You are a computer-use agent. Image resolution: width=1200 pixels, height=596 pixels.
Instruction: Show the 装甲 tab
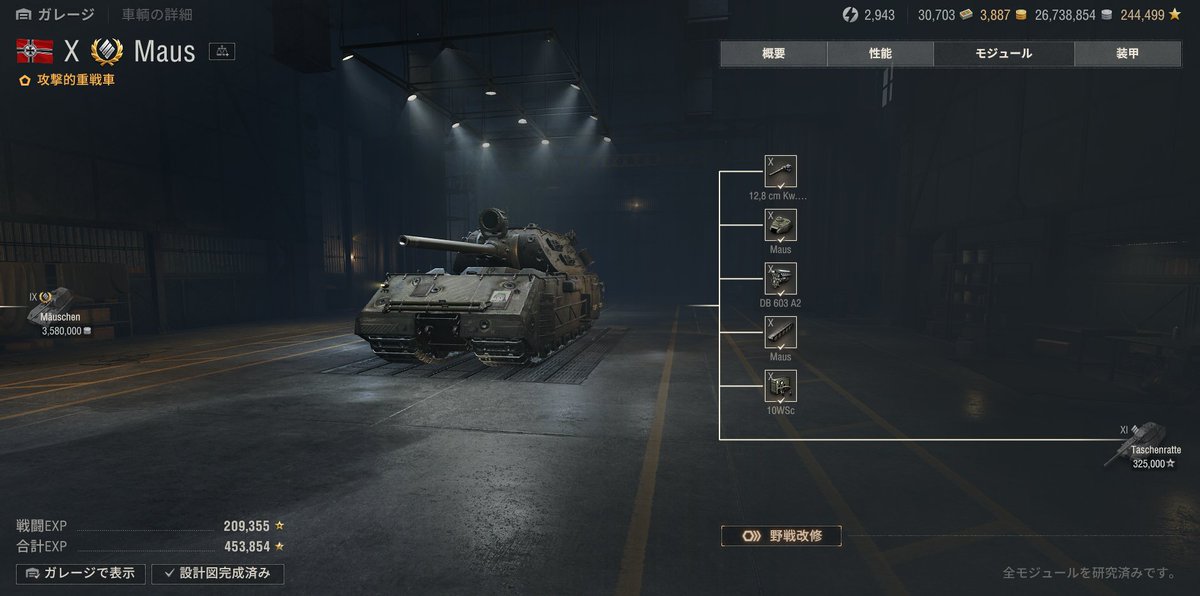(x=1126, y=54)
